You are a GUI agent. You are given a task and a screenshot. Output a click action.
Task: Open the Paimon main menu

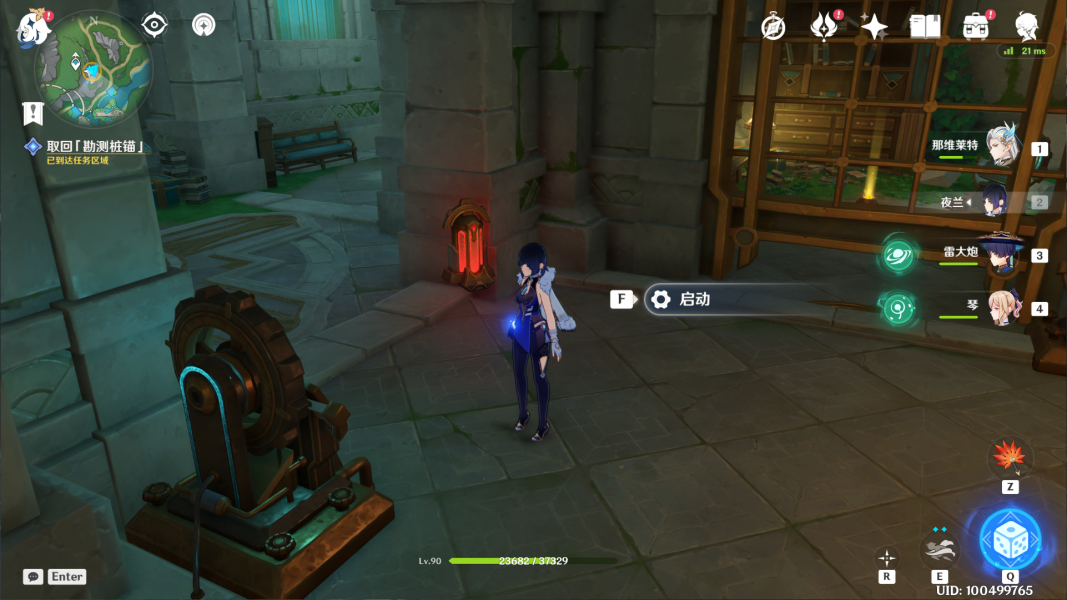tap(33, 28)
